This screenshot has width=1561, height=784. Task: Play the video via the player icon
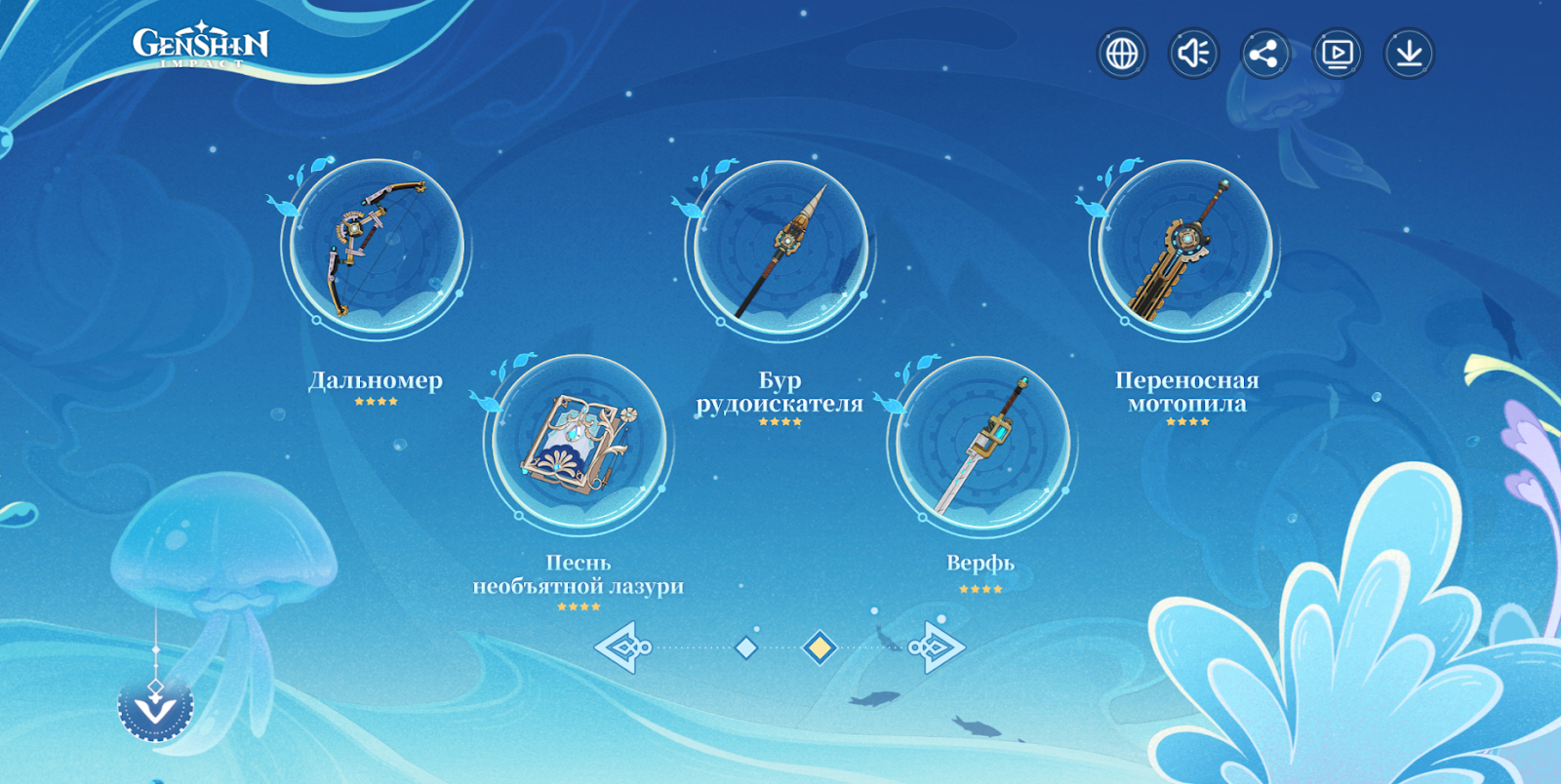click(1337, 54)
